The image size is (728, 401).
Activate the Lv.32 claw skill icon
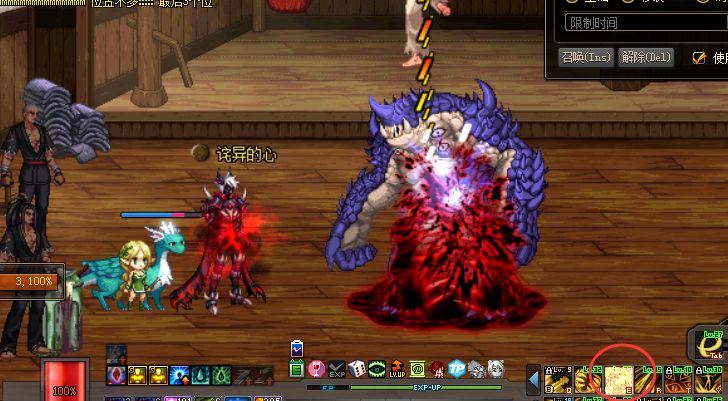588,380
